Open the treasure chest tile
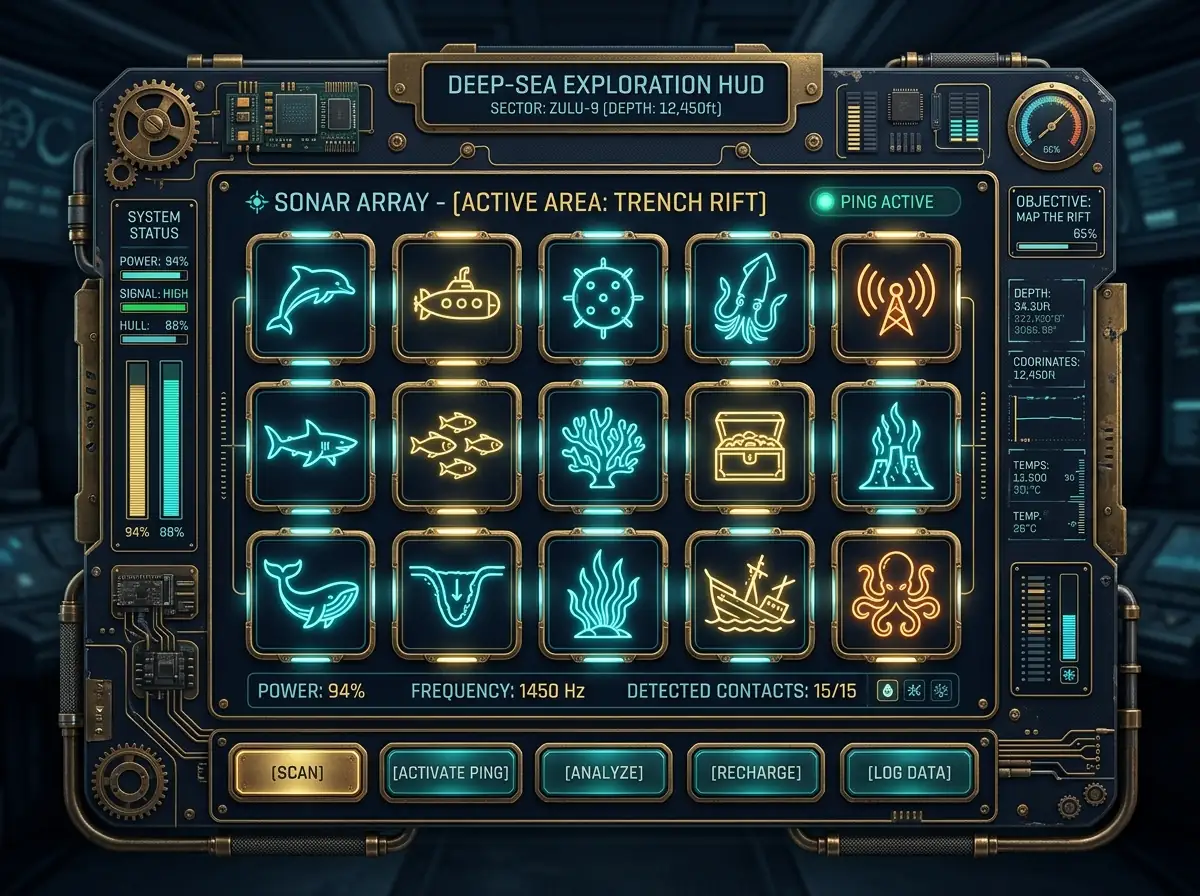This screenshot has height=896, width=1200. click(749, 444)
